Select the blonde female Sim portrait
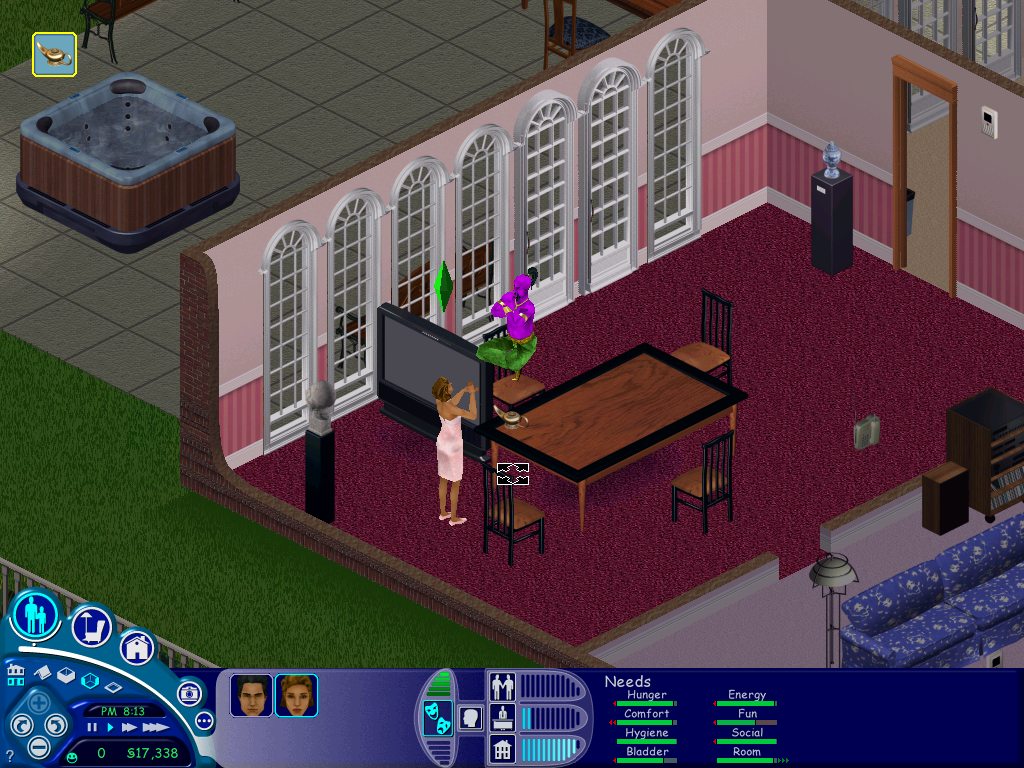 tap(296, 695)
